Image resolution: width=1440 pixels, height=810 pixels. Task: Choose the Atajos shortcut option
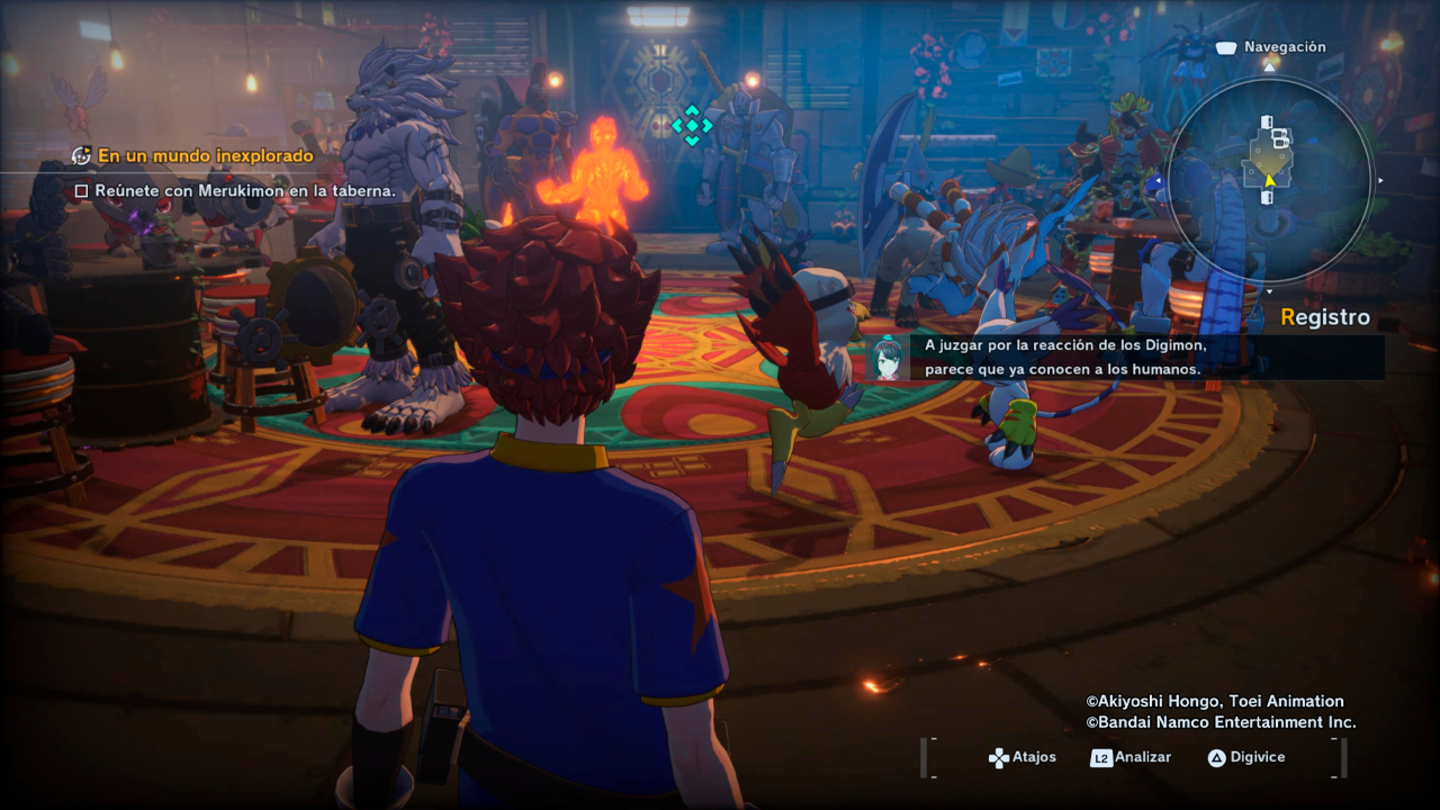[x=1022, y=757]
